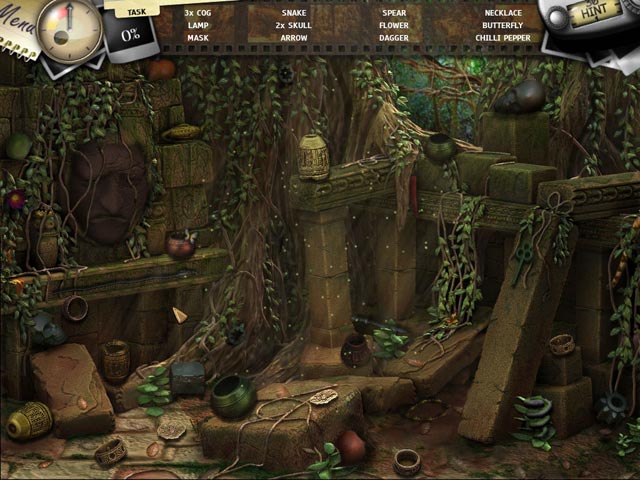Select SNAKE in the task list
Screen dimensions: 640x480
294,13
